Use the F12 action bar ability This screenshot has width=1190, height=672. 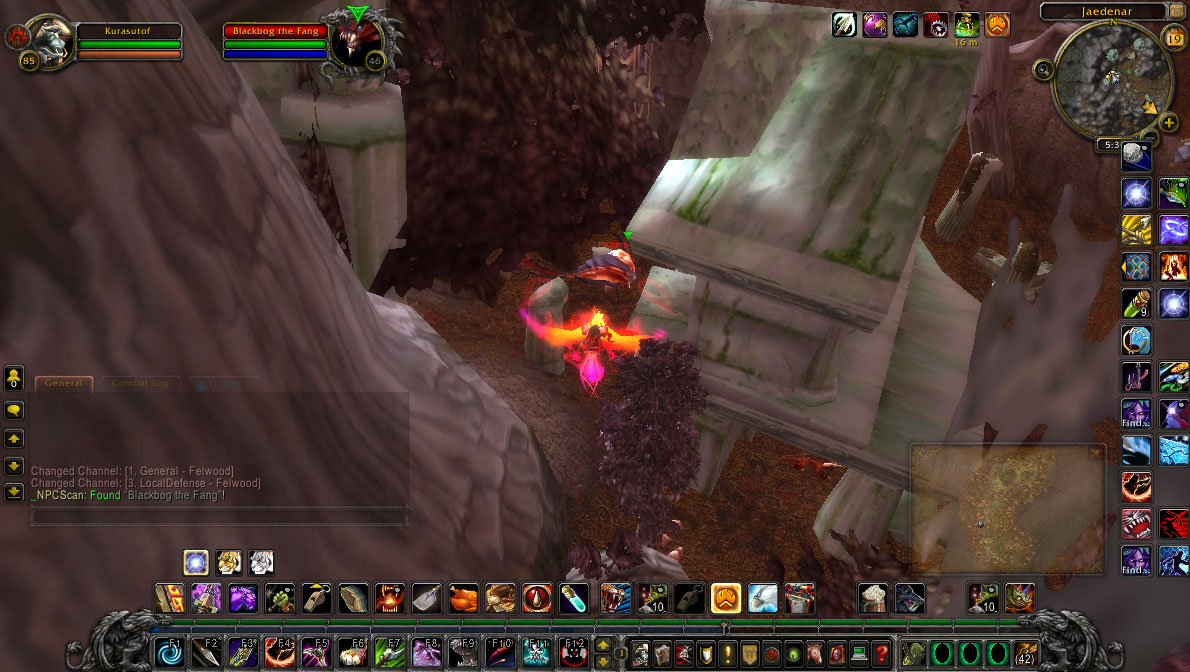point(572,653)
